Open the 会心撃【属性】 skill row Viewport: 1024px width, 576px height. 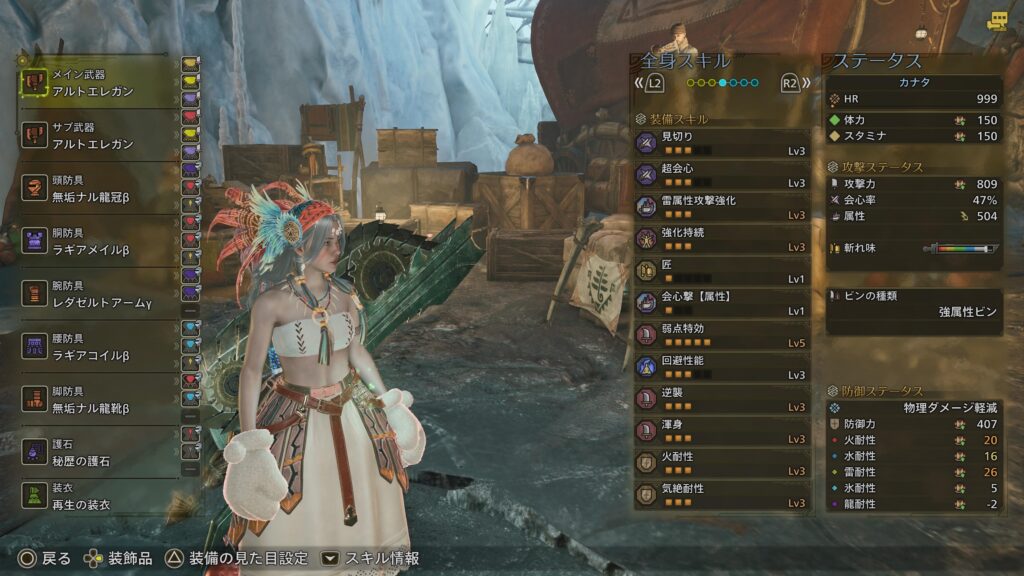722,303
